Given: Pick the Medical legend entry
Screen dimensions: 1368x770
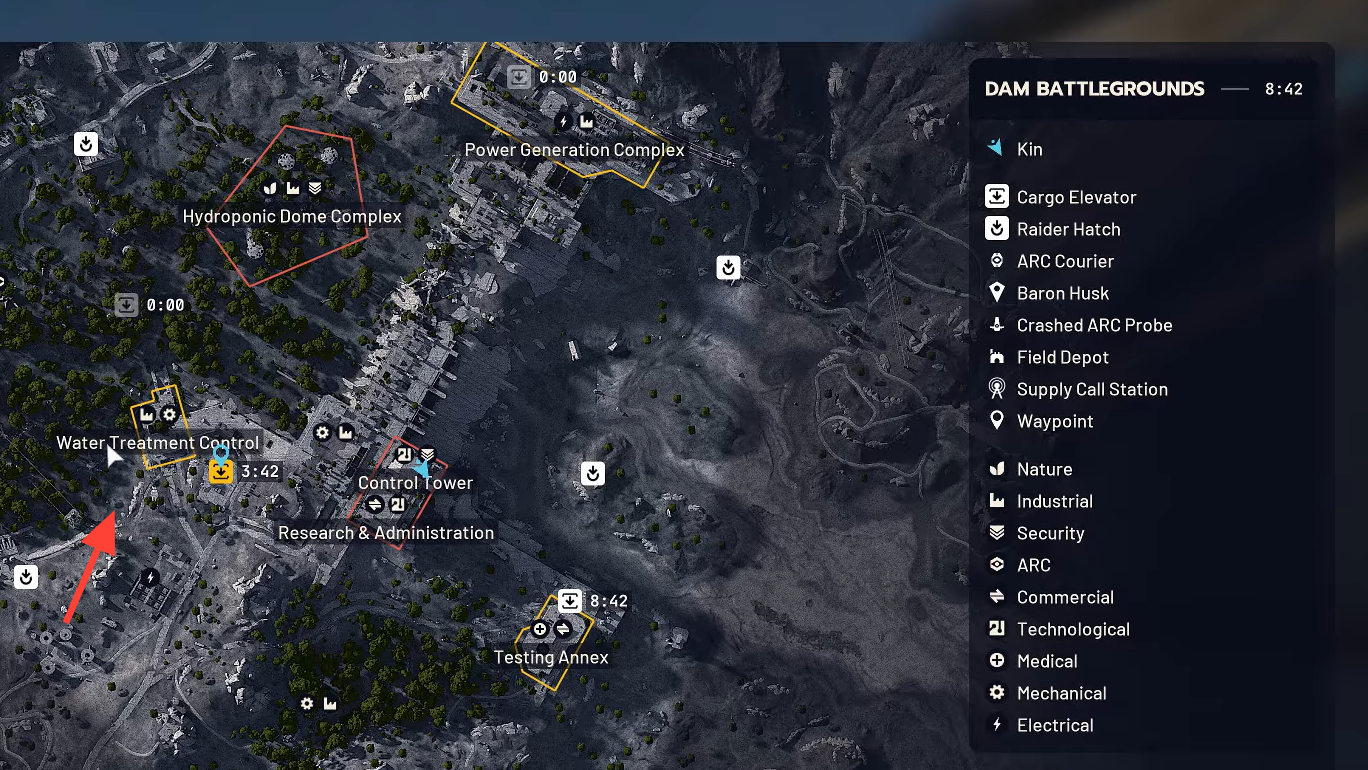Looking at the screenshot, I should (1047, 661).
